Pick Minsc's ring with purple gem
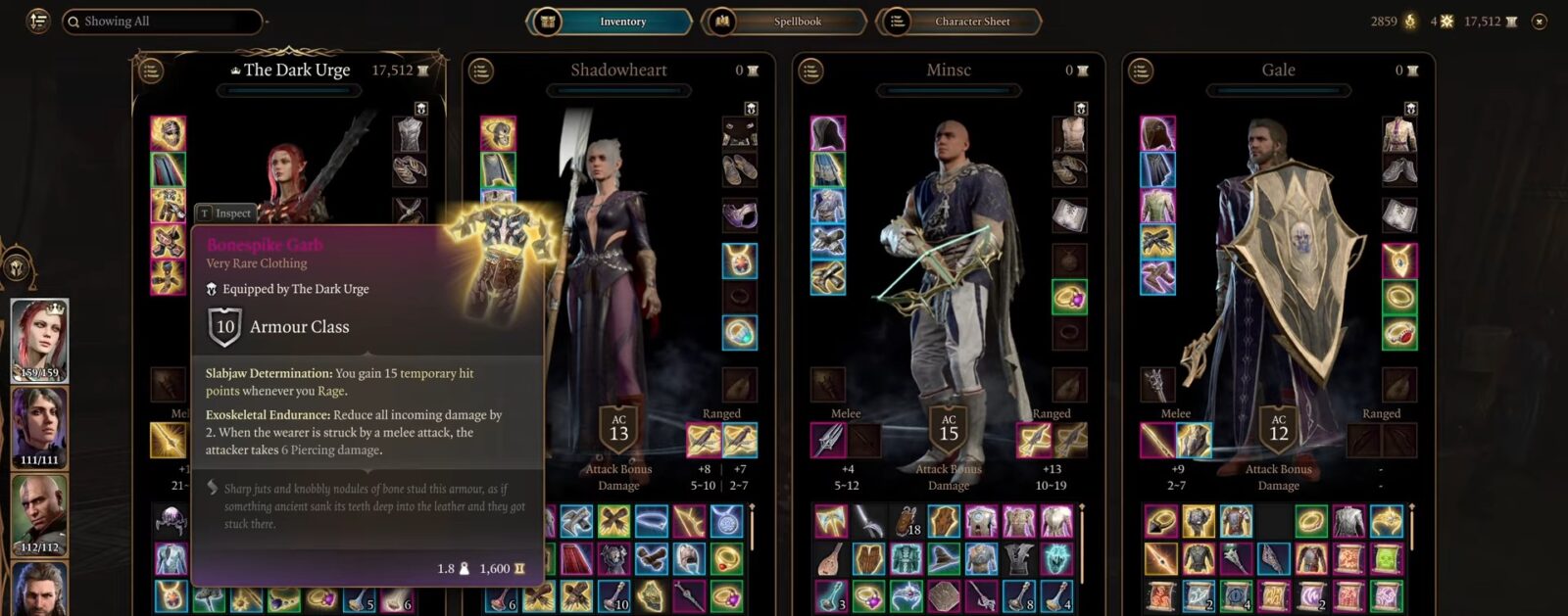 [x=1069, y=297]
